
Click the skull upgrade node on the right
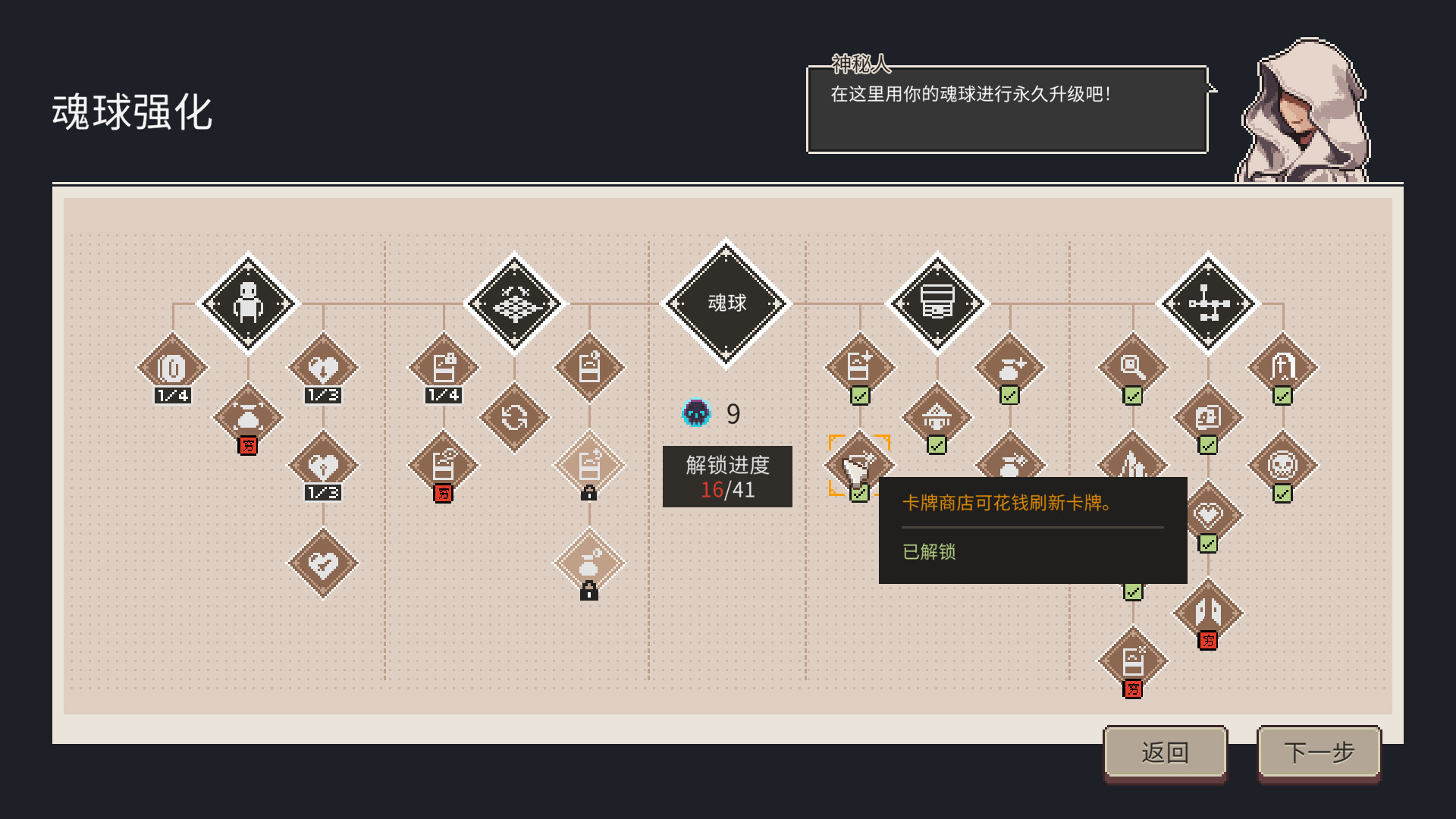(1282, 464)
